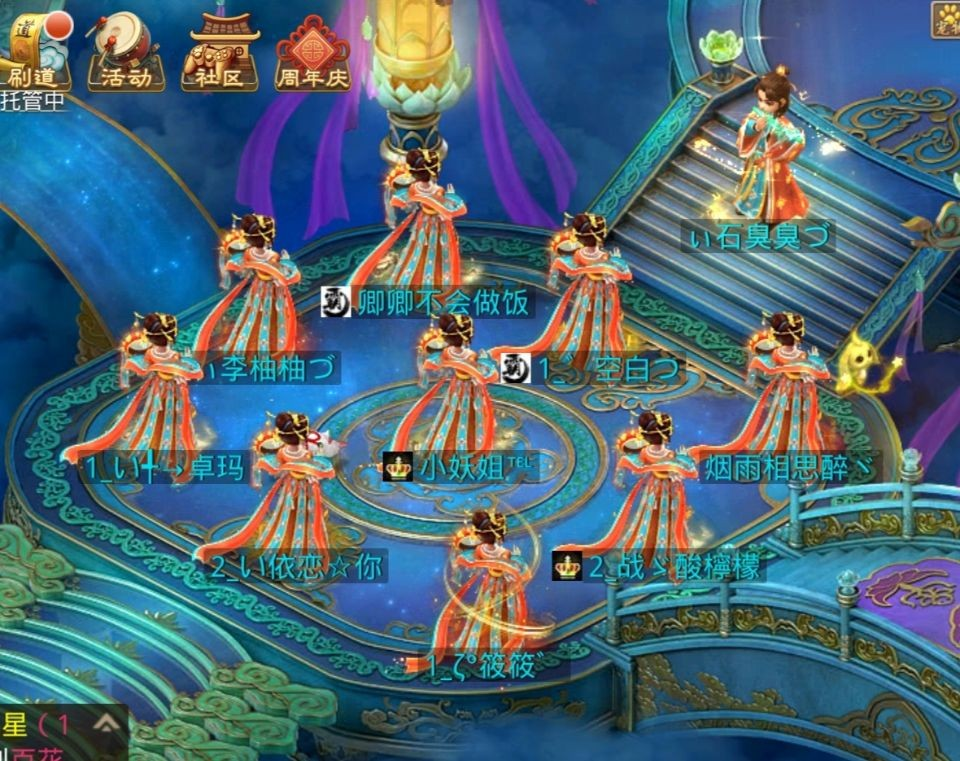The image size is (960, 761).
Task: Open the 周年庆 anniversary event
Action: [x=313, y=52]
